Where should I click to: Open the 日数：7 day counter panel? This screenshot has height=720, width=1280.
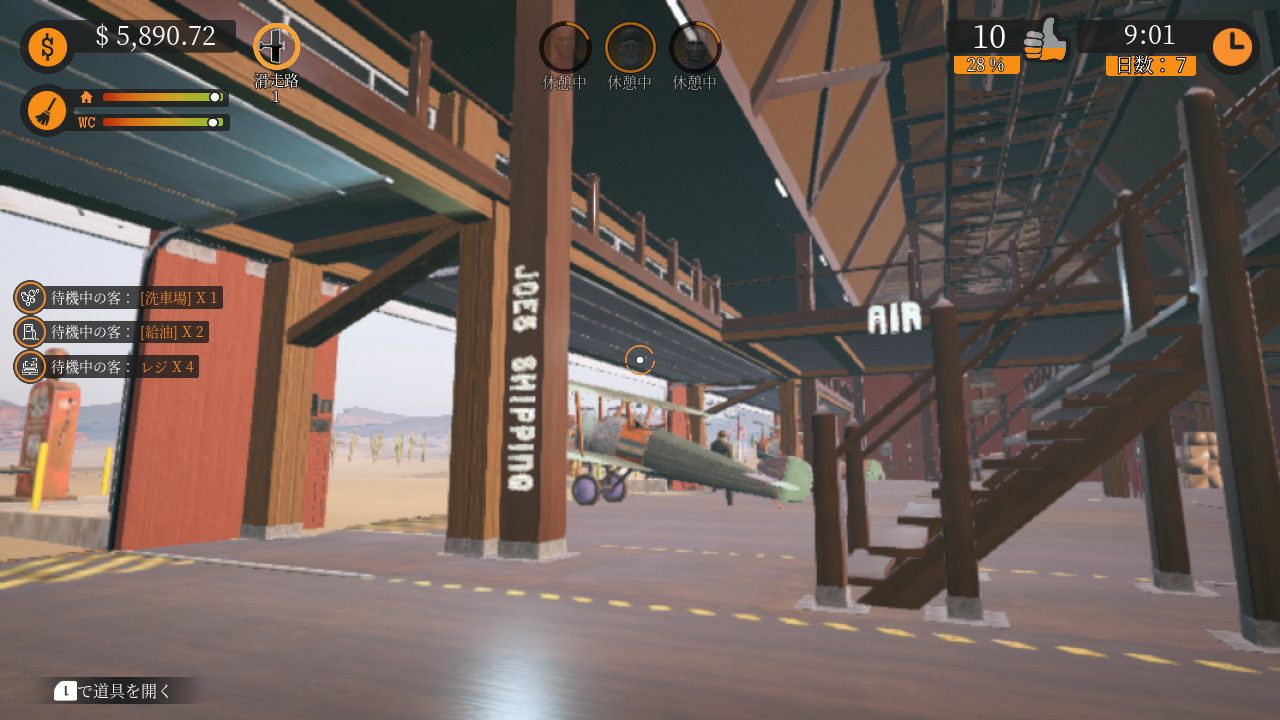coord(1150,65)
